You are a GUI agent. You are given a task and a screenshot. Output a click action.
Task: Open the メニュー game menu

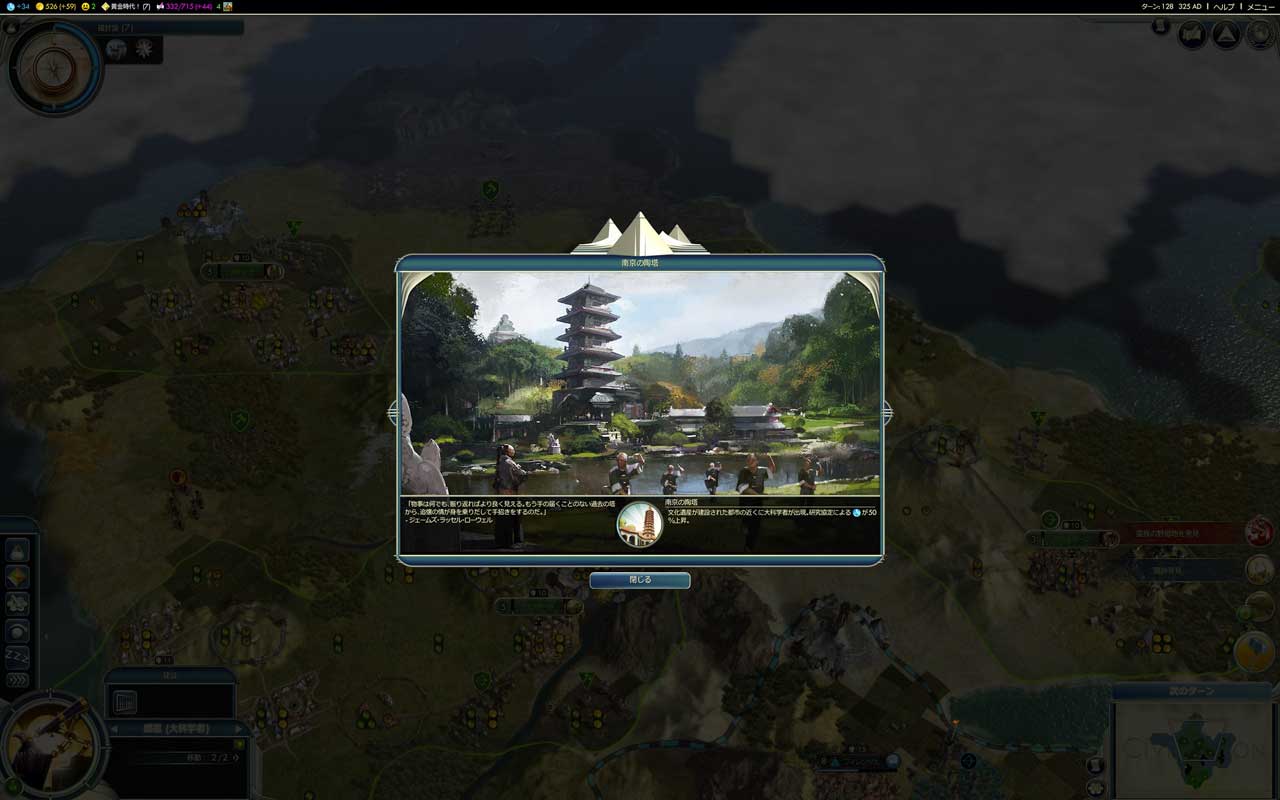(x=1260, y=6)
